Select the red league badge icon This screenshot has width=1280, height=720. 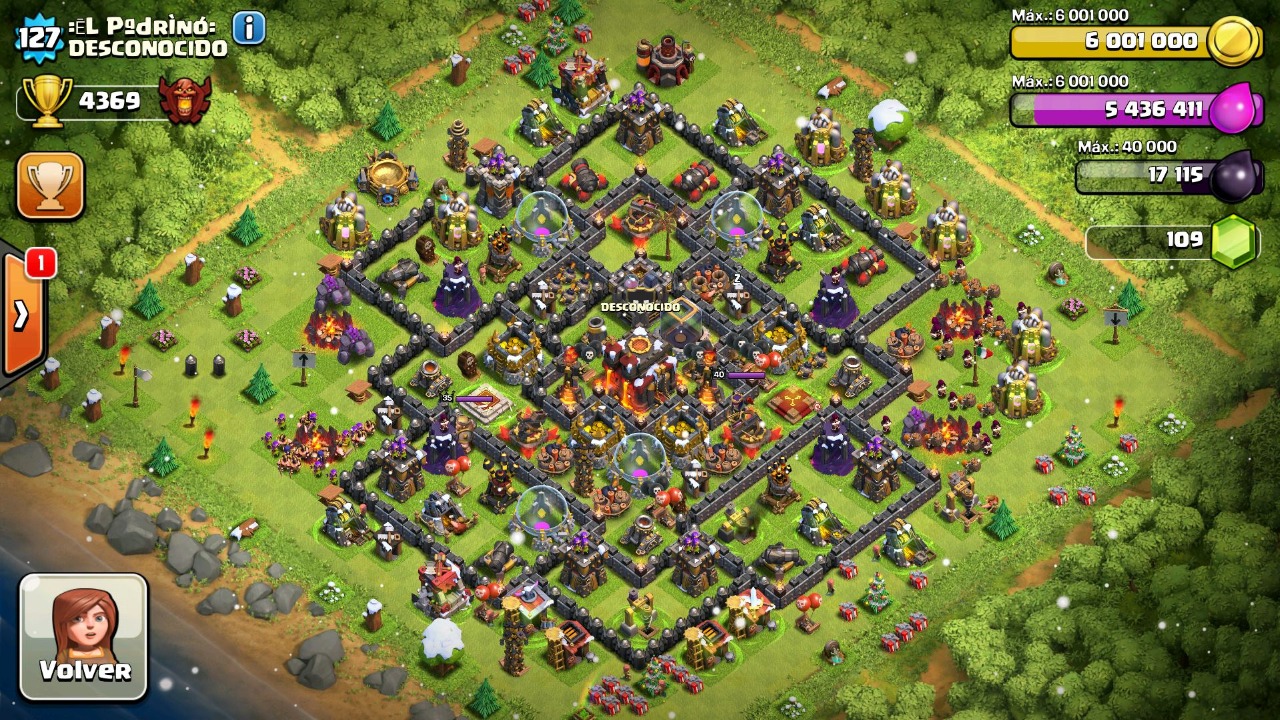coord(185,100)
